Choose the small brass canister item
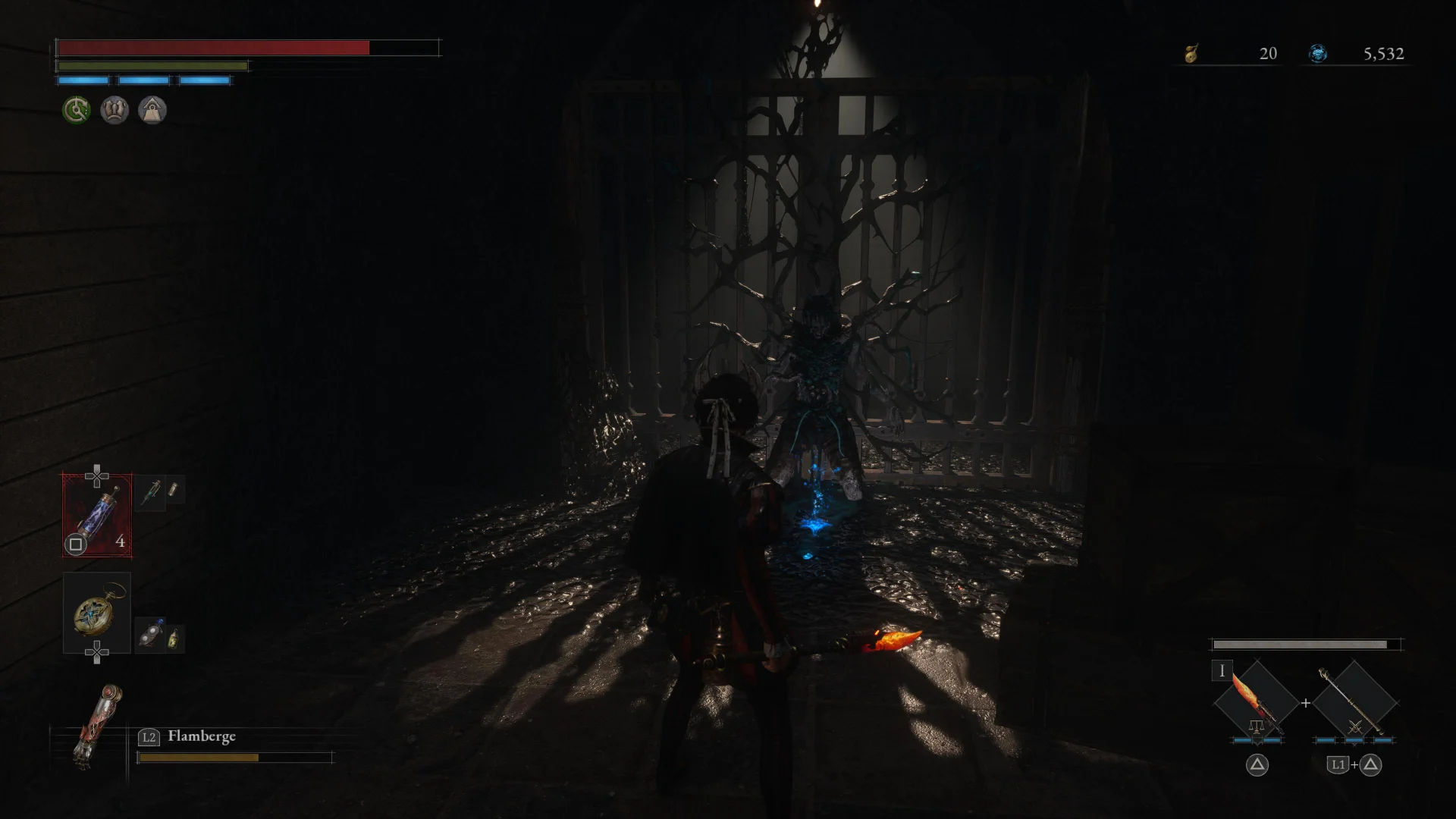The width and height of the screenshot is (1456, 819). (174, 490)
